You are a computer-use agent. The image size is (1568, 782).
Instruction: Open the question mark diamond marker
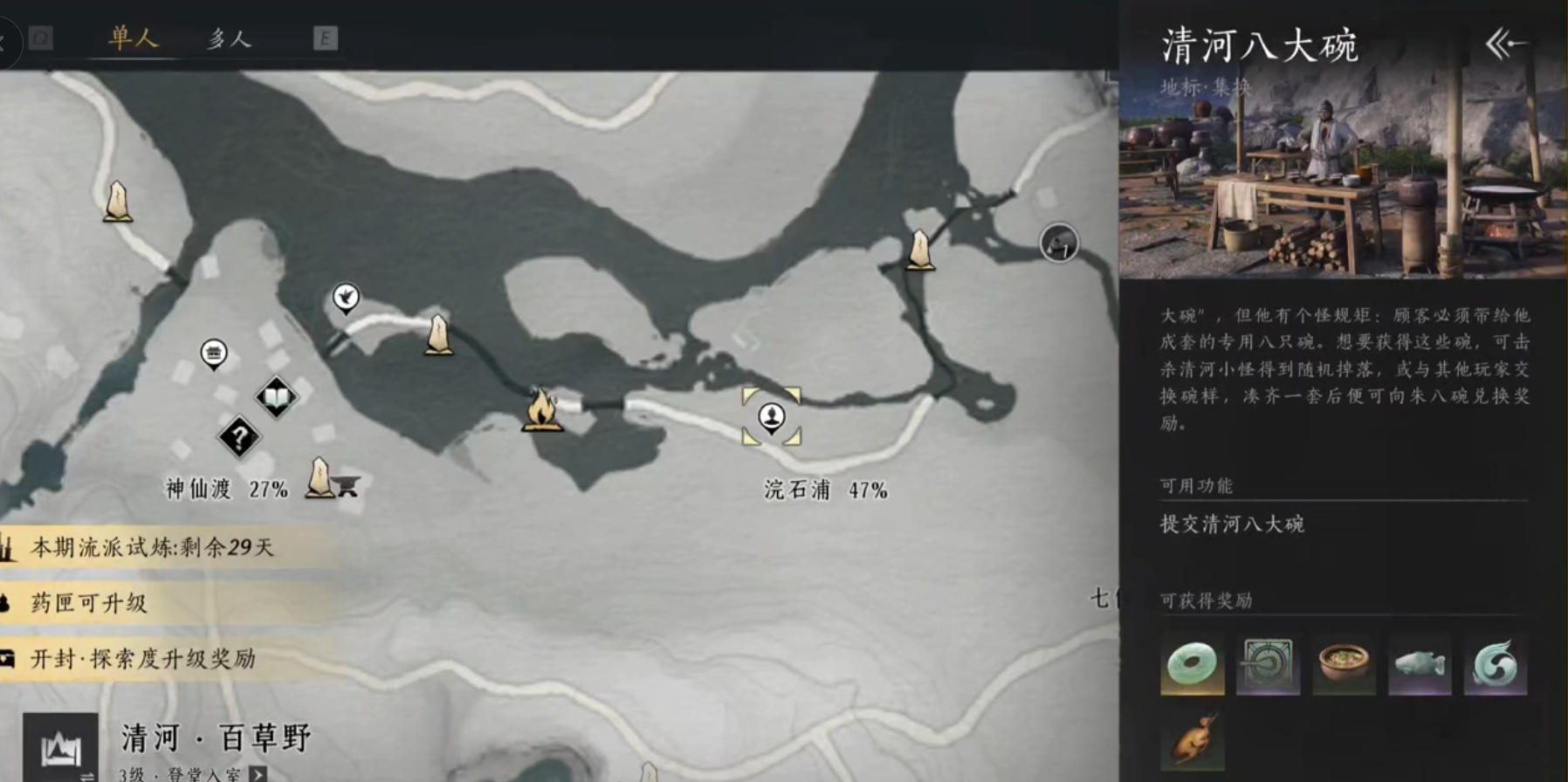click(239, 436)
